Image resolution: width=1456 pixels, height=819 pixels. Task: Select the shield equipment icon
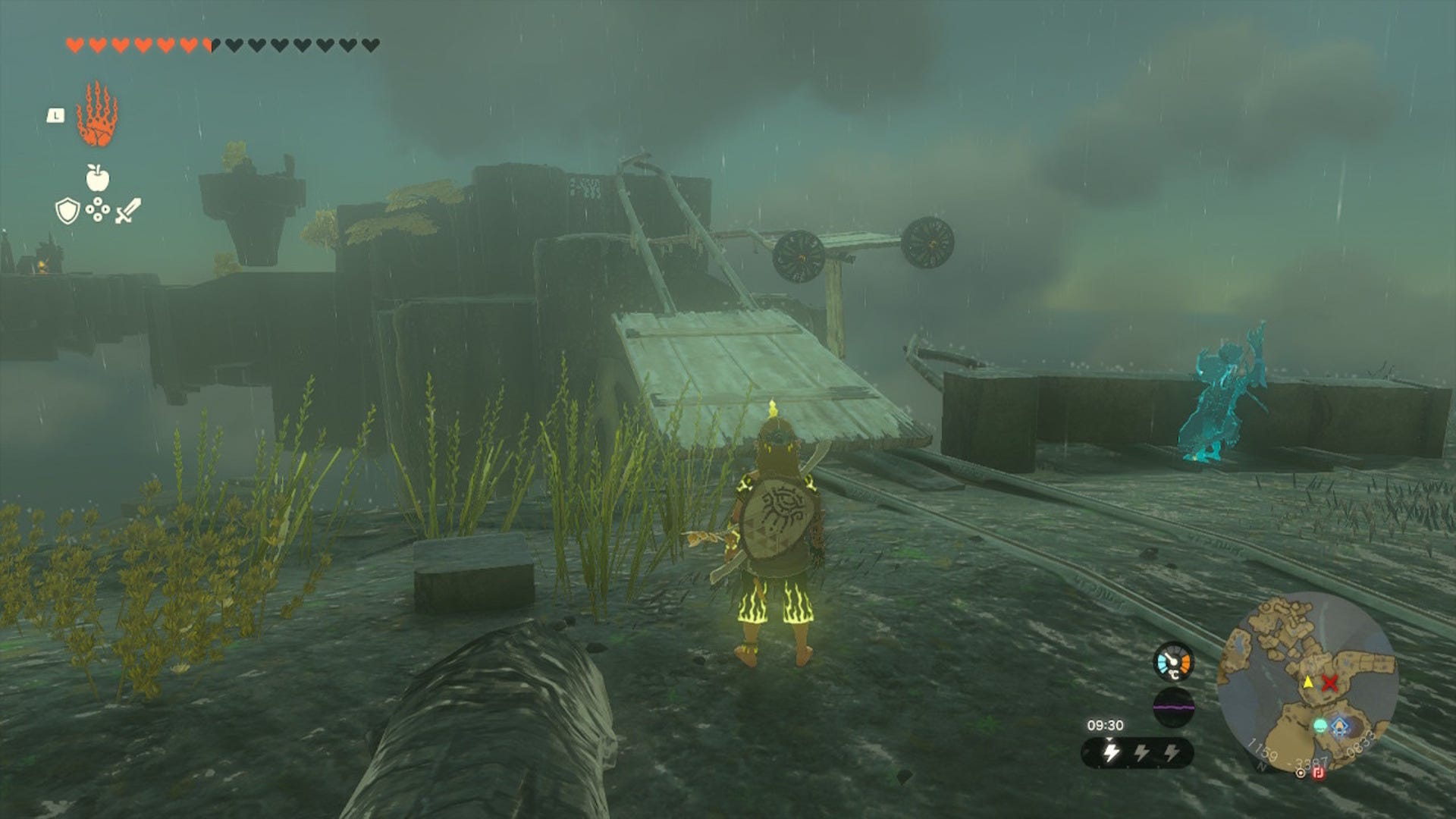coord(68,212)
